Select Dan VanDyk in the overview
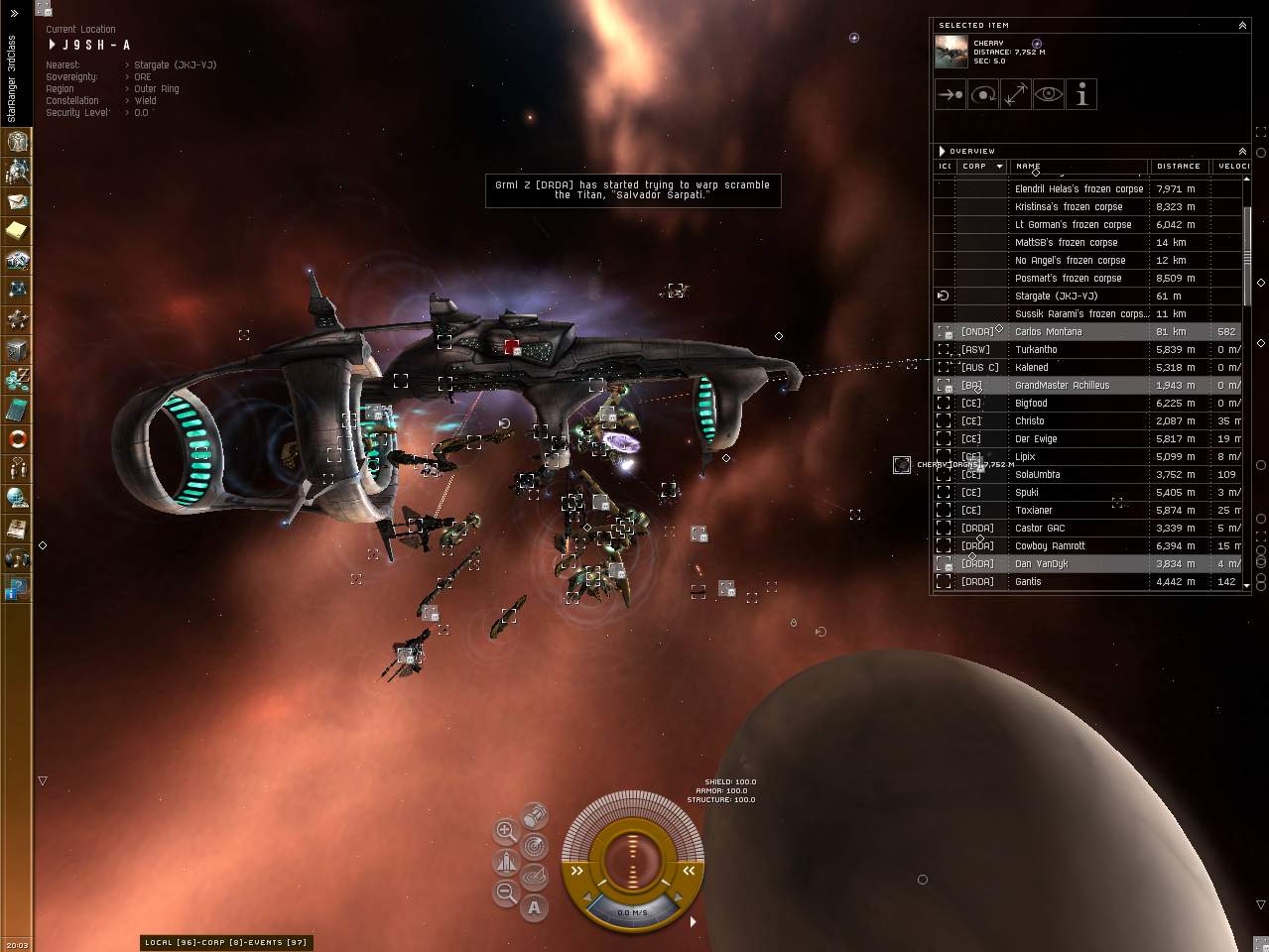Image resolution: width=1269 pixels, height=952 pixels. [1041, 563]
